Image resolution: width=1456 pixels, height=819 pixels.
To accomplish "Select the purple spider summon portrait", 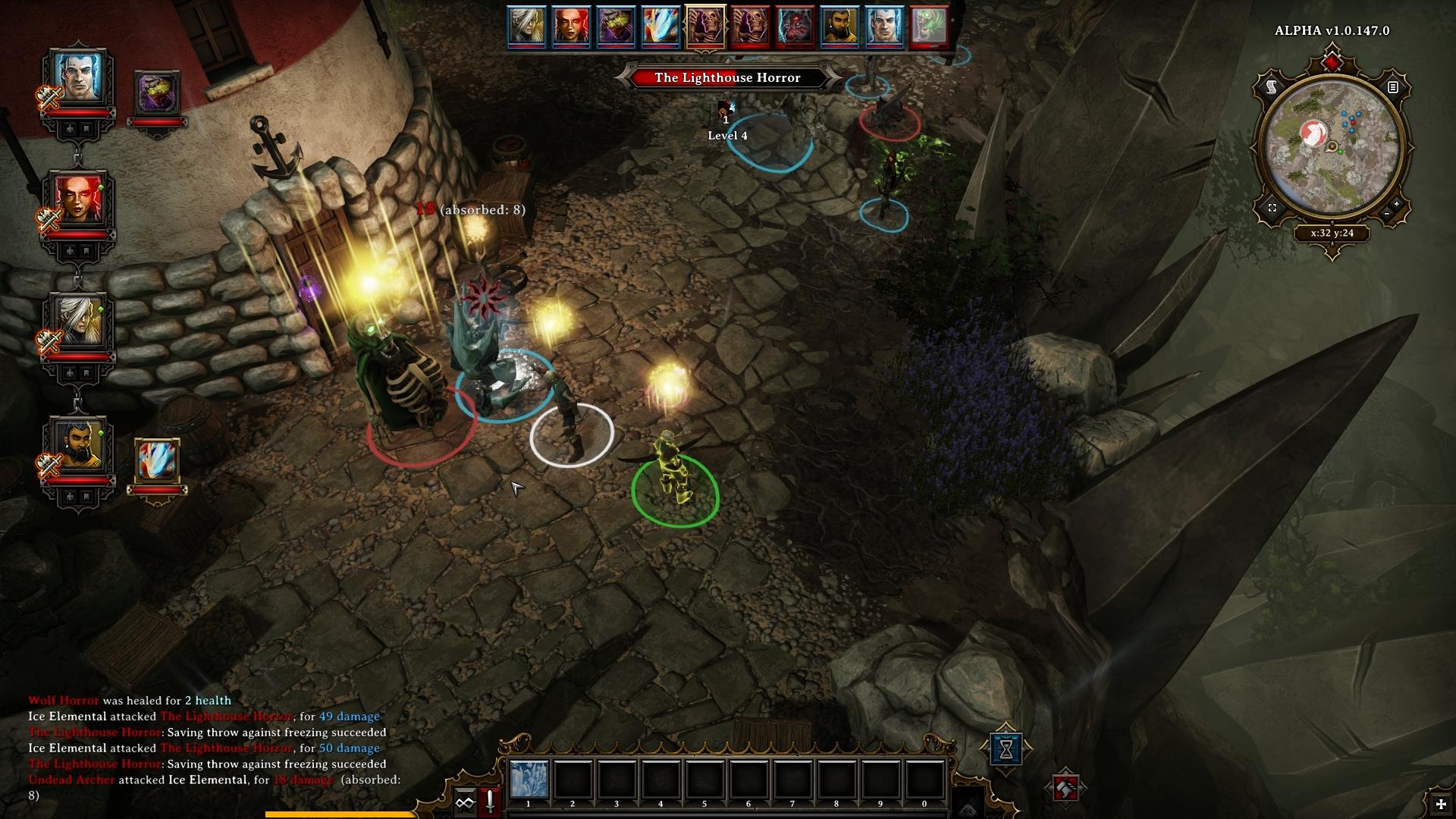I will coord(157,93).
